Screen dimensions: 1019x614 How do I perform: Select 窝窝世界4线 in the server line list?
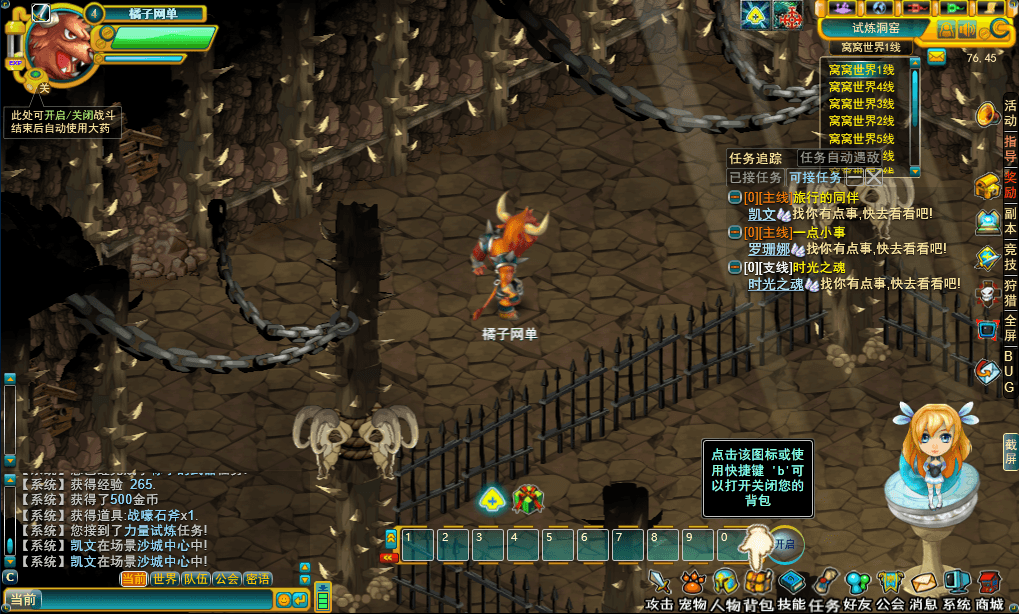pos(861,87)
